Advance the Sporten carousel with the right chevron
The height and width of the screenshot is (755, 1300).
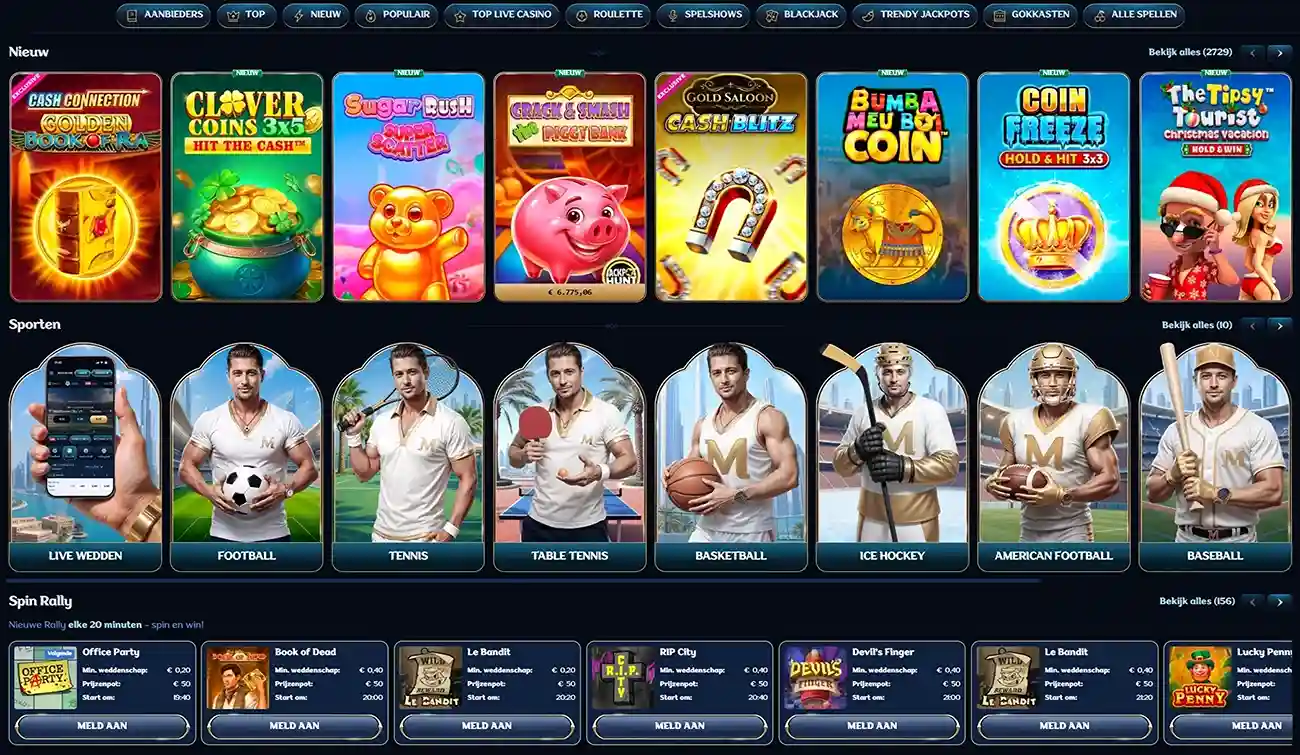[x=1281, y=325]
